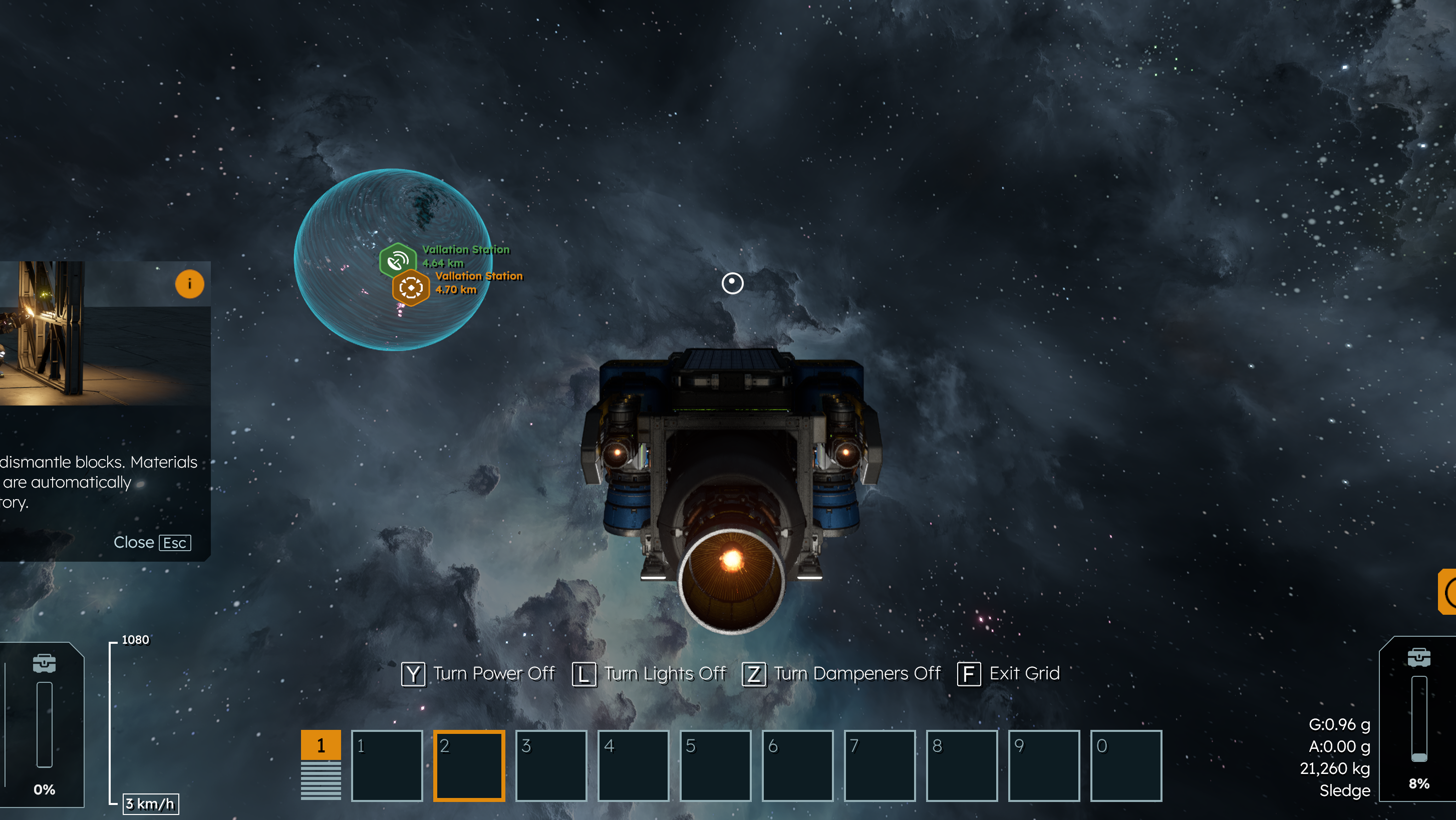Select the orange Vallation Station target marker

tap(411, 288)
